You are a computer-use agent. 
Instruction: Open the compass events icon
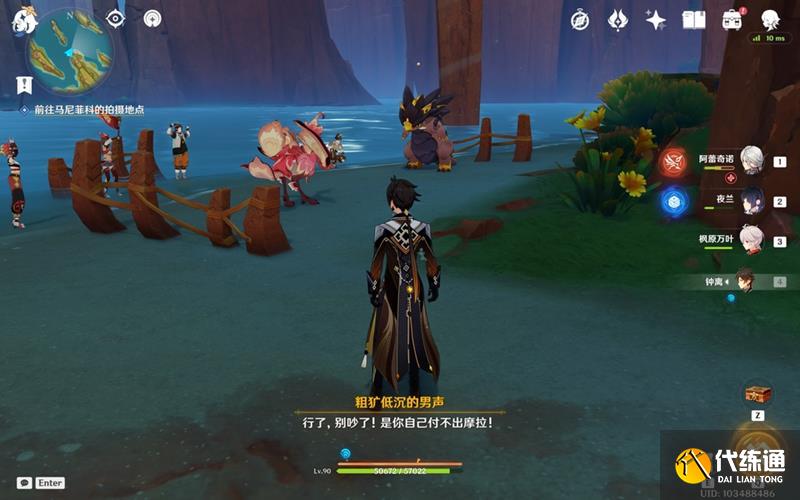(x=580, y=20)
